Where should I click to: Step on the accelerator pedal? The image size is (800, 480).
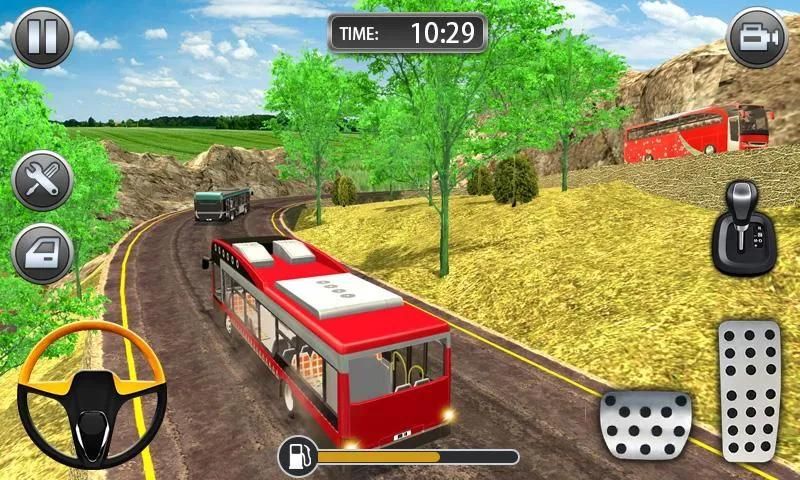[x=748, y=390]
